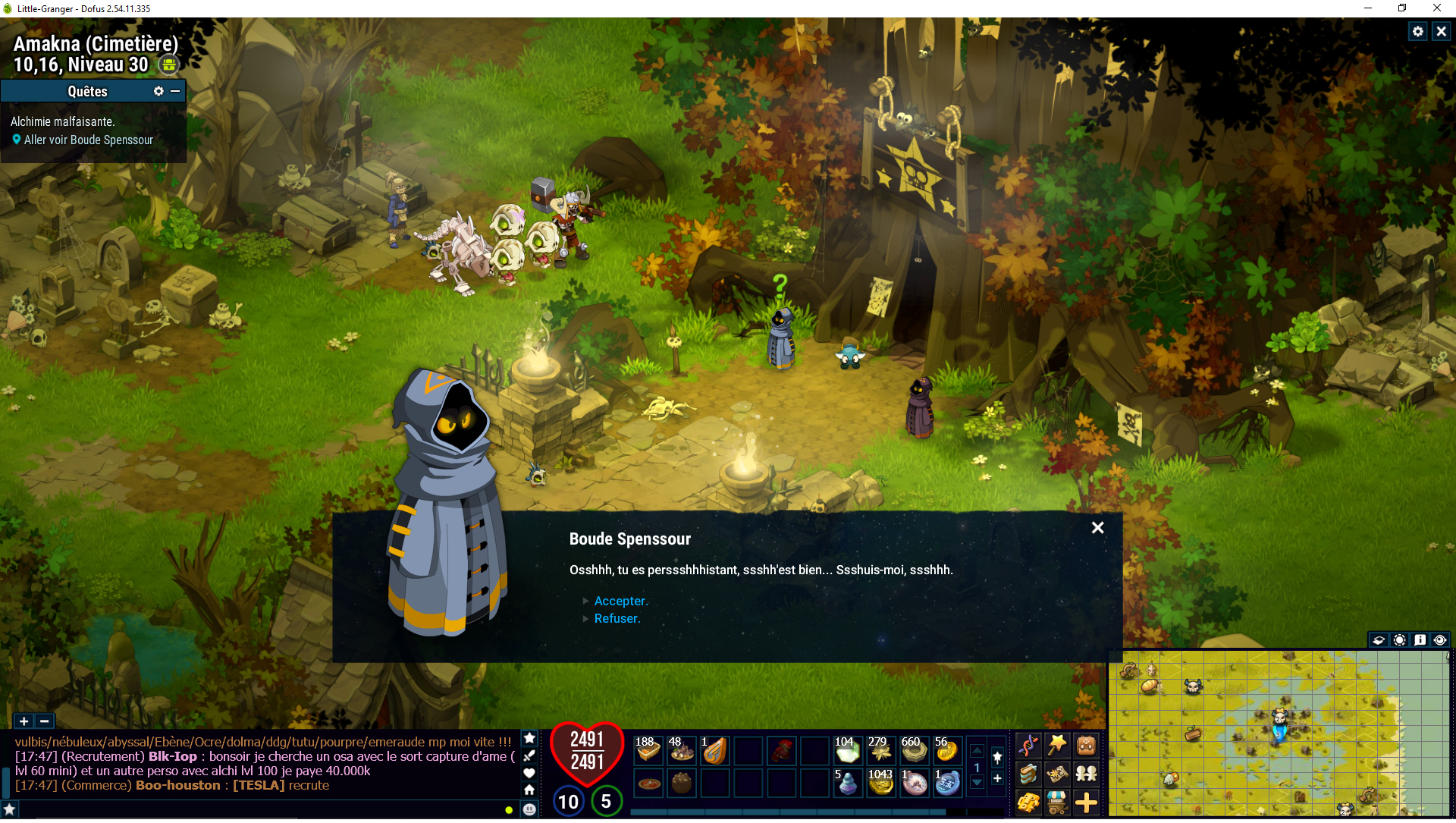The height and width of the screenshot is (823, 1456).
Task: Minimize the Quêtes tracker panel
Action: [x=175, y=91]
